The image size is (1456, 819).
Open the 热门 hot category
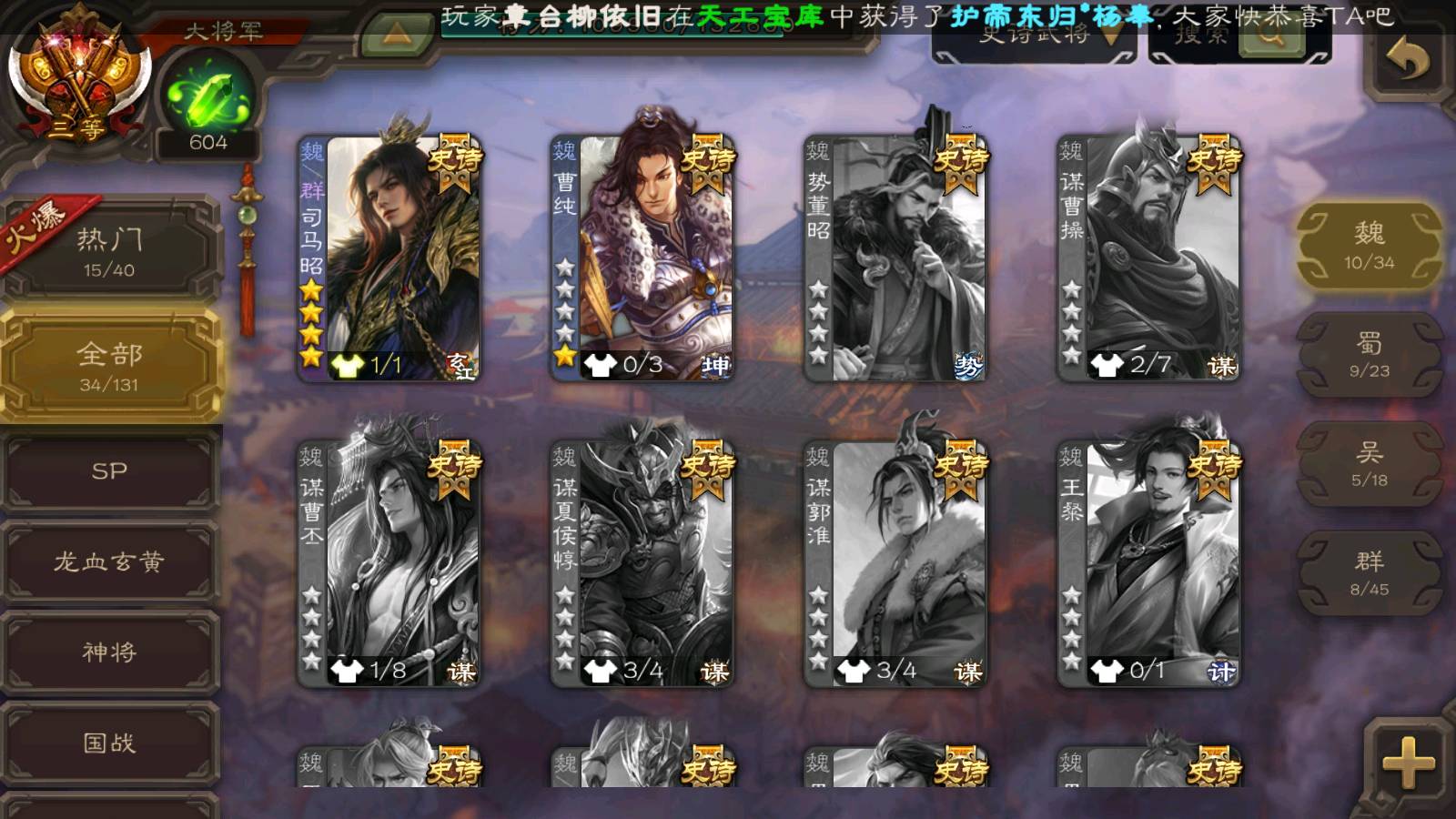pos(109,250)
